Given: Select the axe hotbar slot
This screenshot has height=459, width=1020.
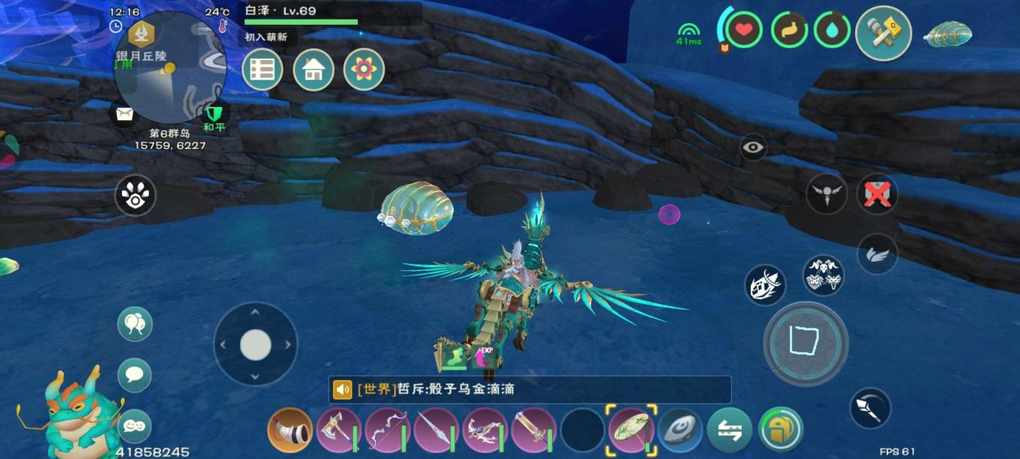Looking at the screenshot, I should pyautogui.click(x=338, y=430).
